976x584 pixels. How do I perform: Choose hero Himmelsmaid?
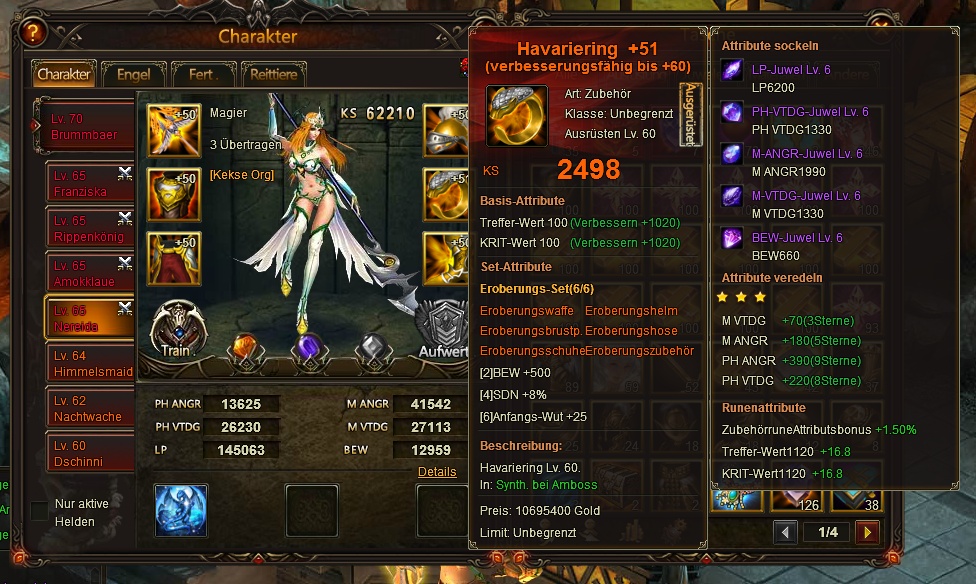pos(90,363)
